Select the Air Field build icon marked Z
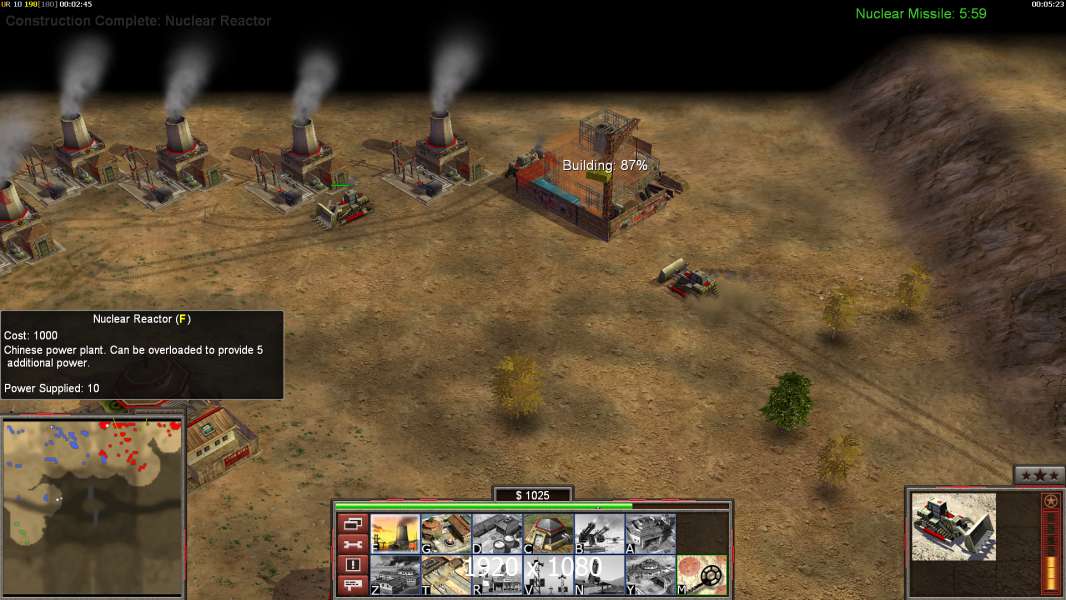The image size is (1066, 600). [395, 575]
